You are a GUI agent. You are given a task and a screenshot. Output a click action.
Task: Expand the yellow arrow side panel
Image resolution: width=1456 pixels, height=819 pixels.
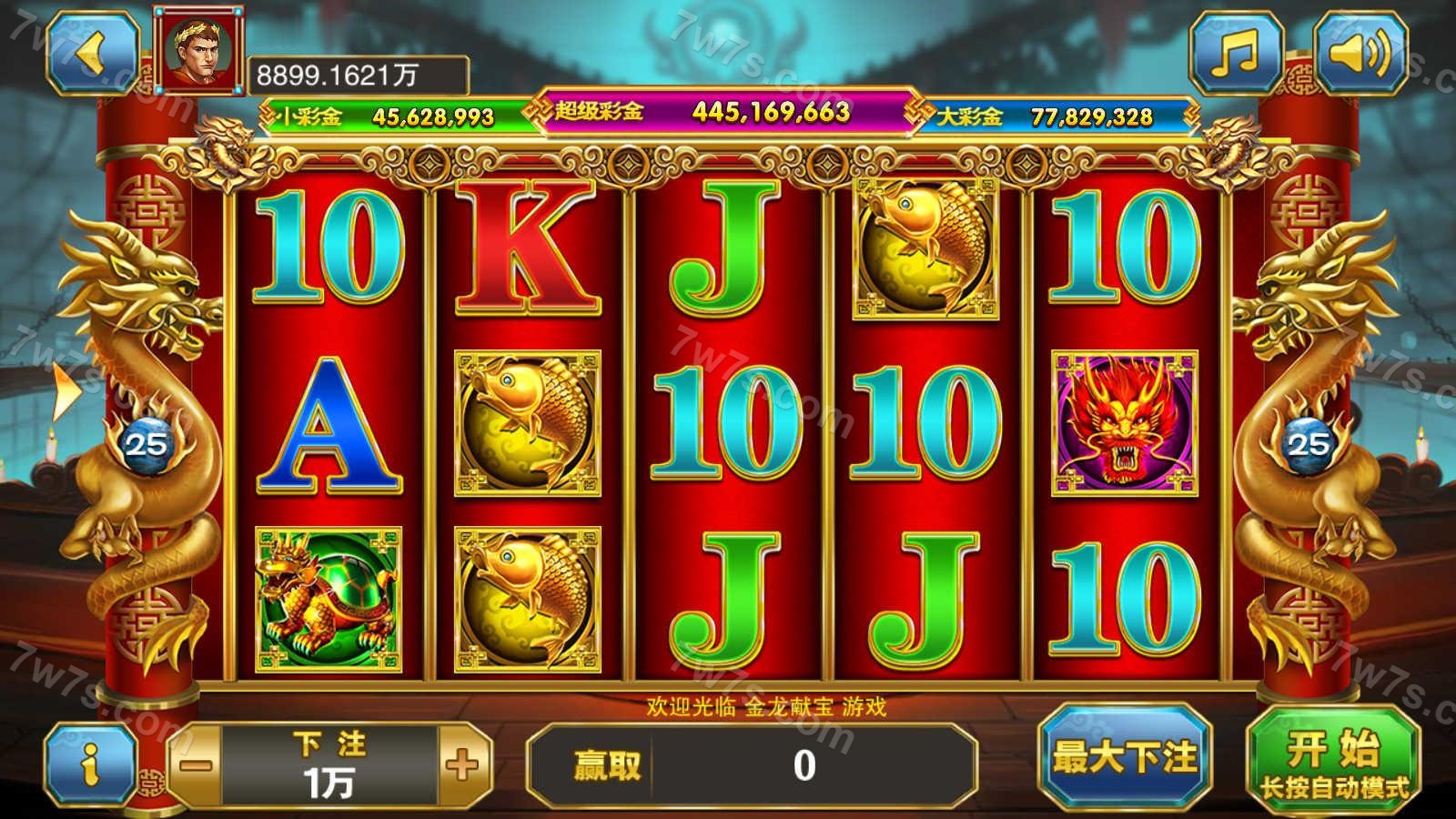[65, 391]
